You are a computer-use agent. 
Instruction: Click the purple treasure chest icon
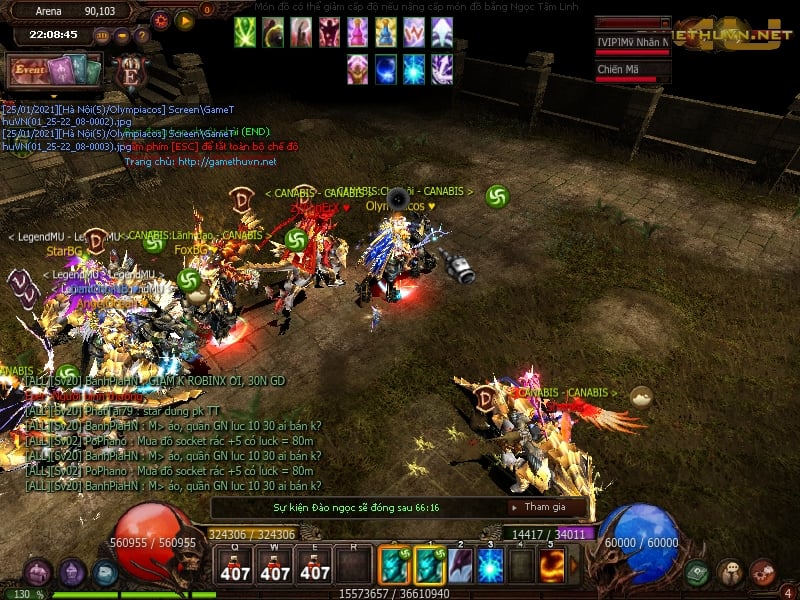(x=38, y=573)
